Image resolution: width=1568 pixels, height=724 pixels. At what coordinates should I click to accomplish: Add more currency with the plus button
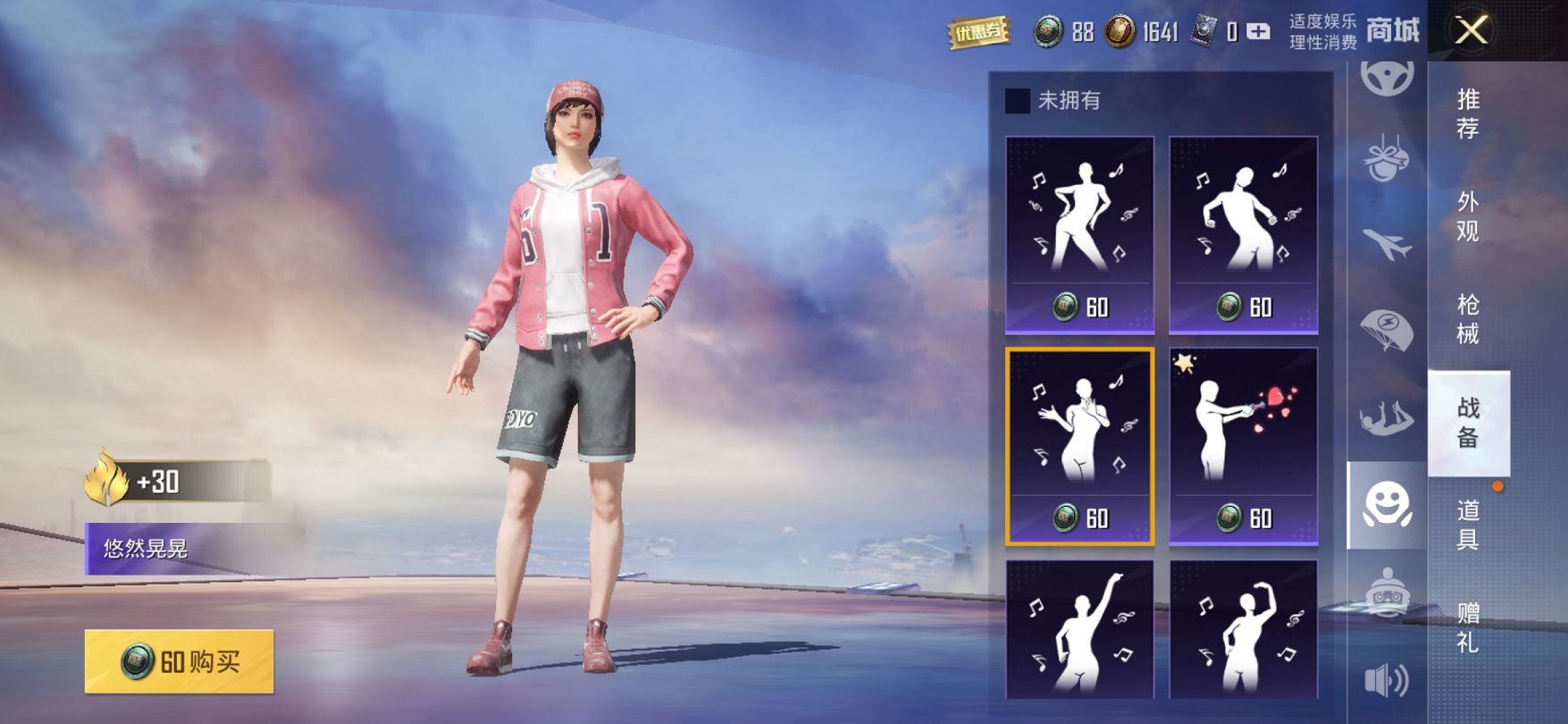(1258, 33)
